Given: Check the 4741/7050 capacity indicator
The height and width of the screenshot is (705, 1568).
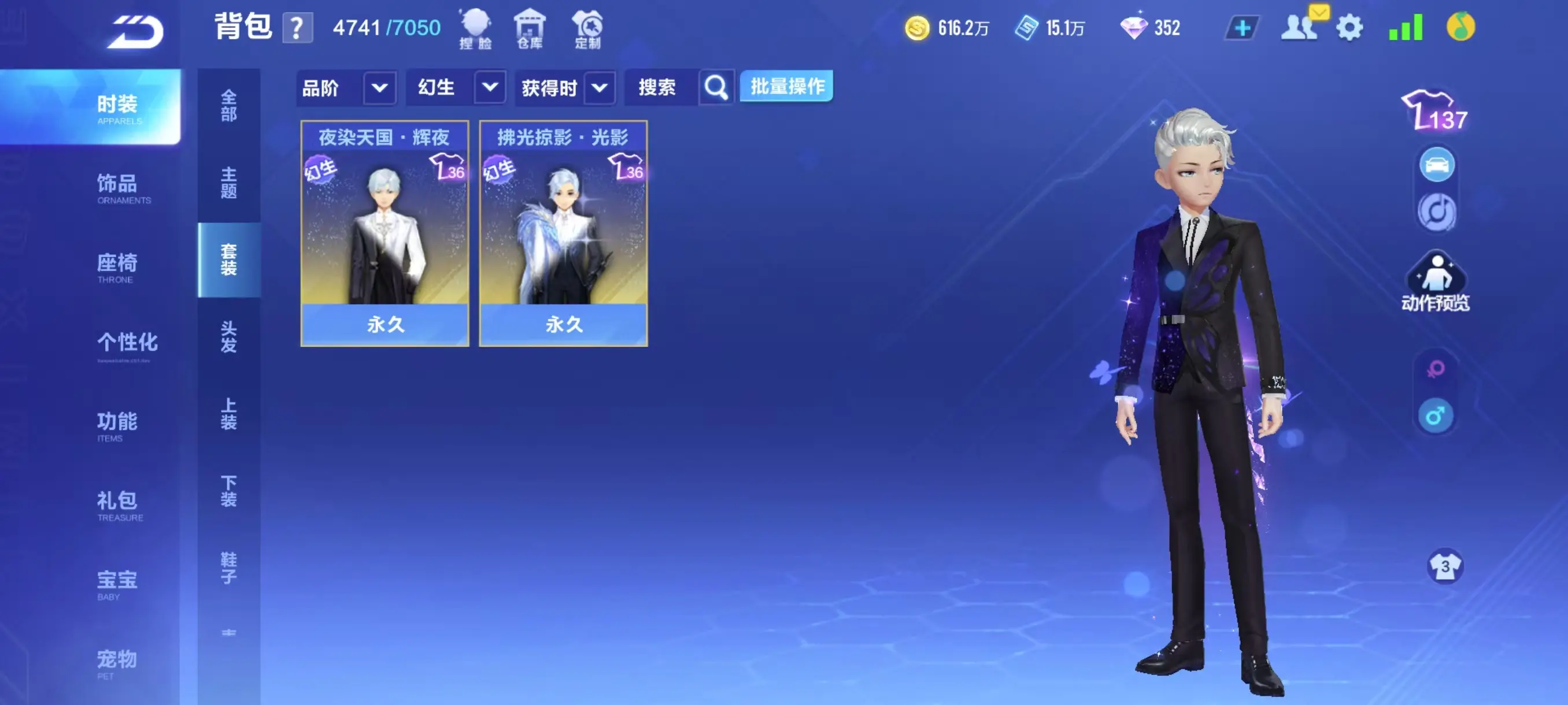Looking at the screenshot, I should (x=386, y=26).
